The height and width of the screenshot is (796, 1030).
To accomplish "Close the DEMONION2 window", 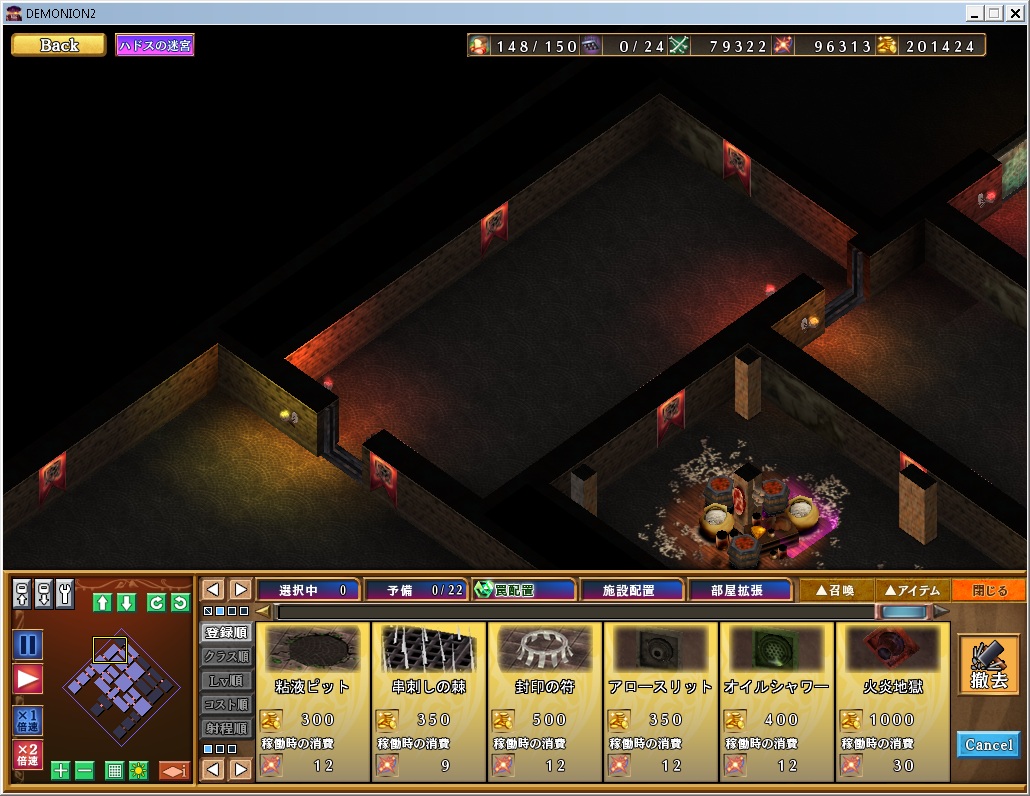I will (x=1015, y=13).
